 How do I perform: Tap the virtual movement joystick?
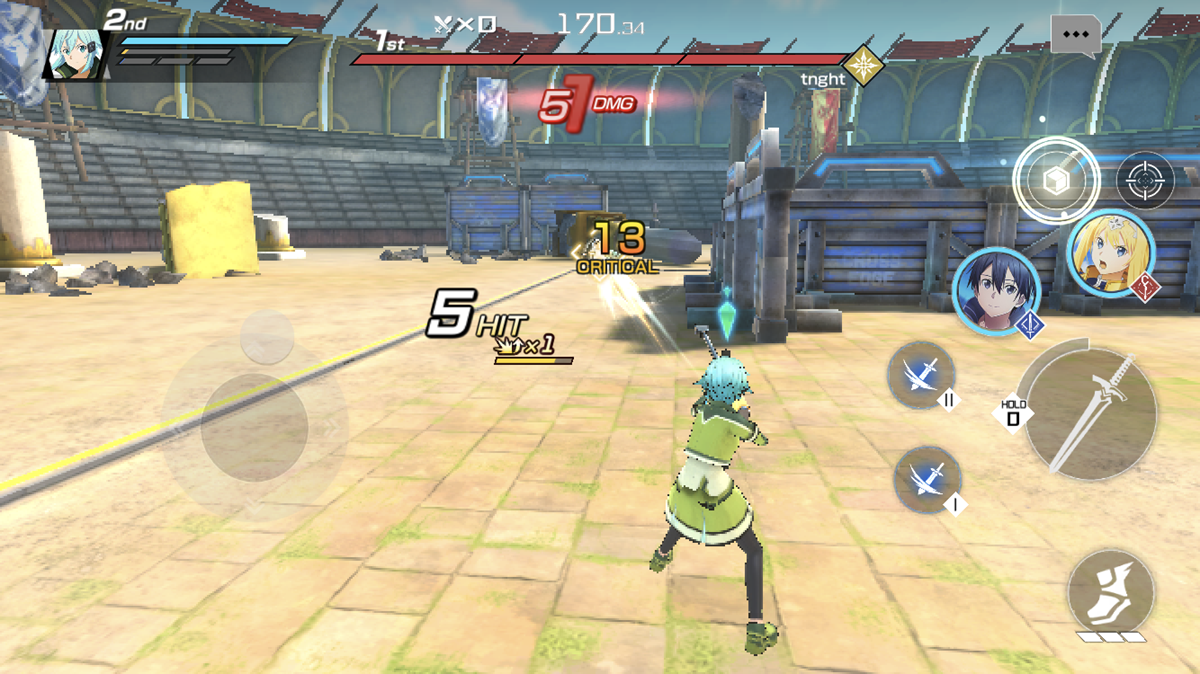point(254,427)
